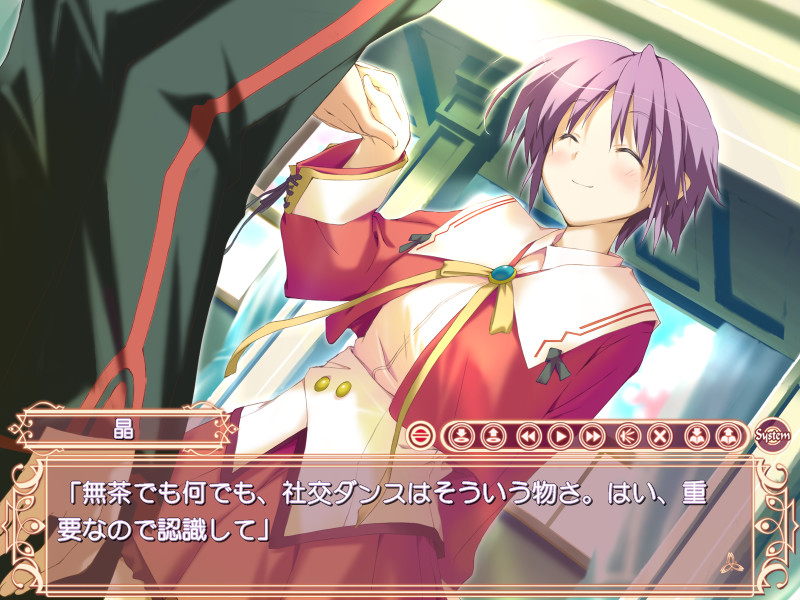Image resolution: width=800 pixels, height=600 pixels.
Task: Open the System menu
Action: coord(772,436)
